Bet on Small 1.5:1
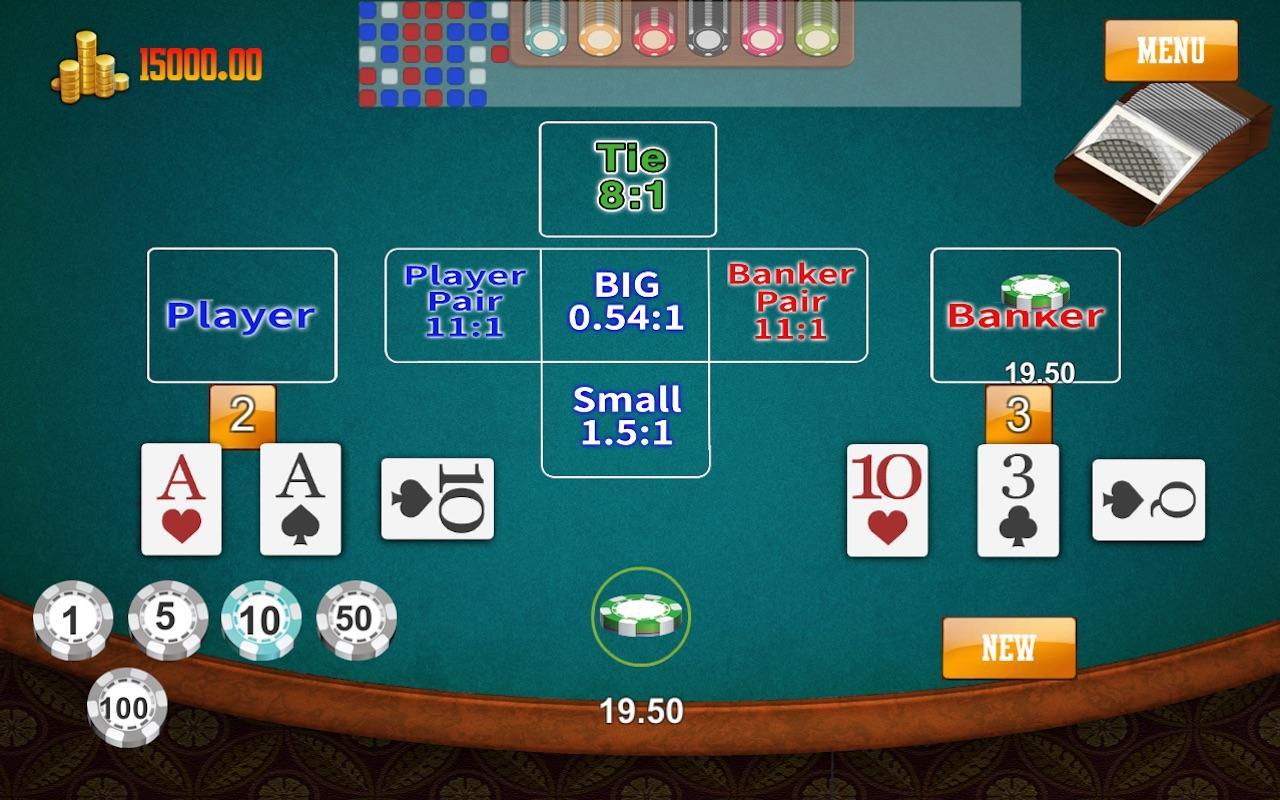 (x=626, y=417)
